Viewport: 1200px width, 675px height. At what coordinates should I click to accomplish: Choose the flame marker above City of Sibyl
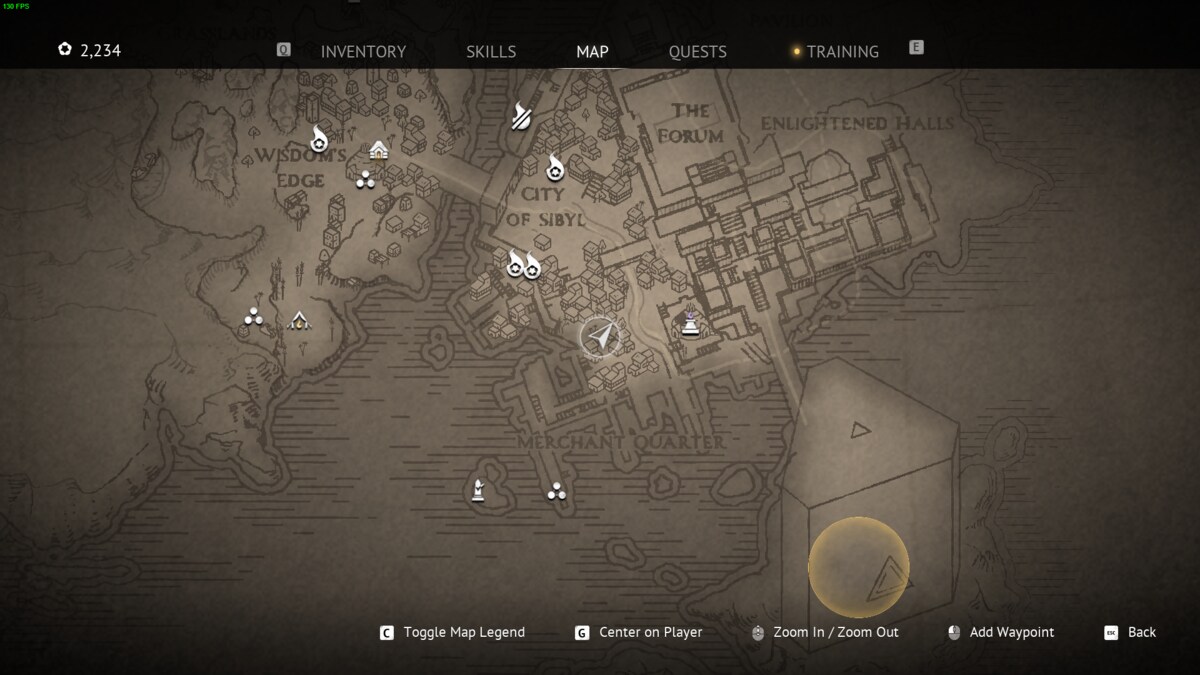(x=554, y=166)
